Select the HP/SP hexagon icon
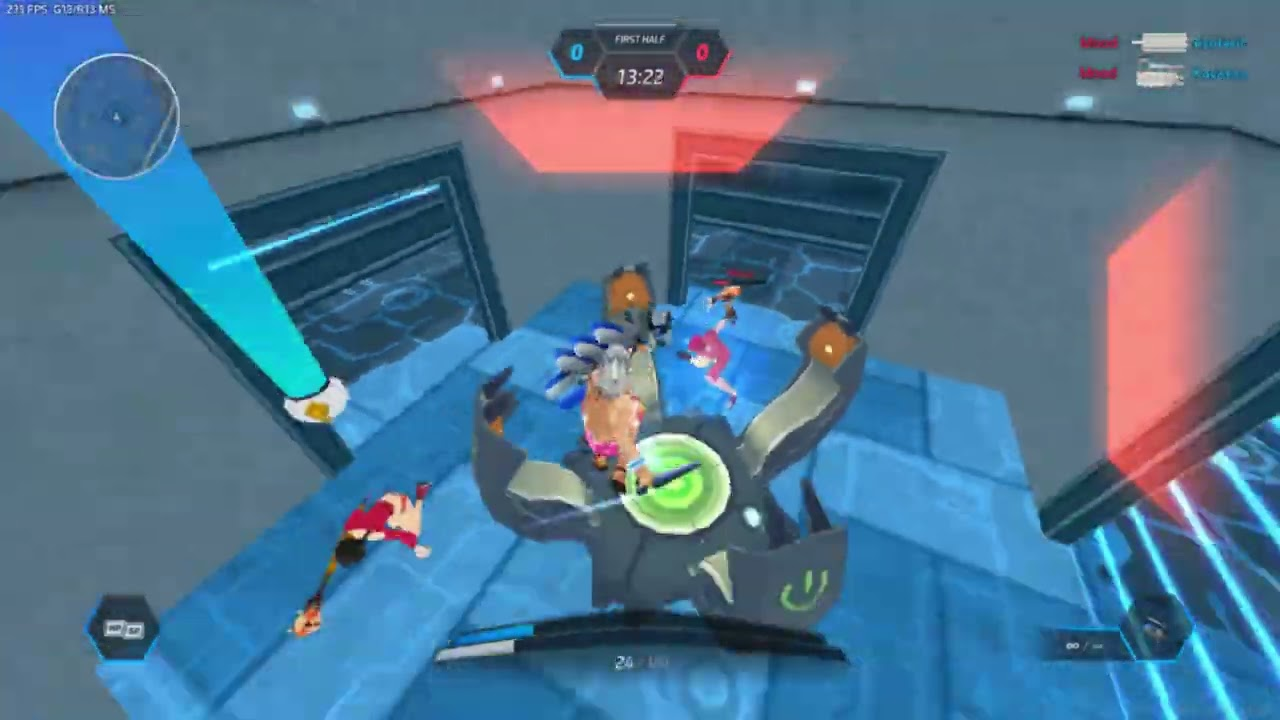This screenshot has width=1280, height=720. pos(123,629)
